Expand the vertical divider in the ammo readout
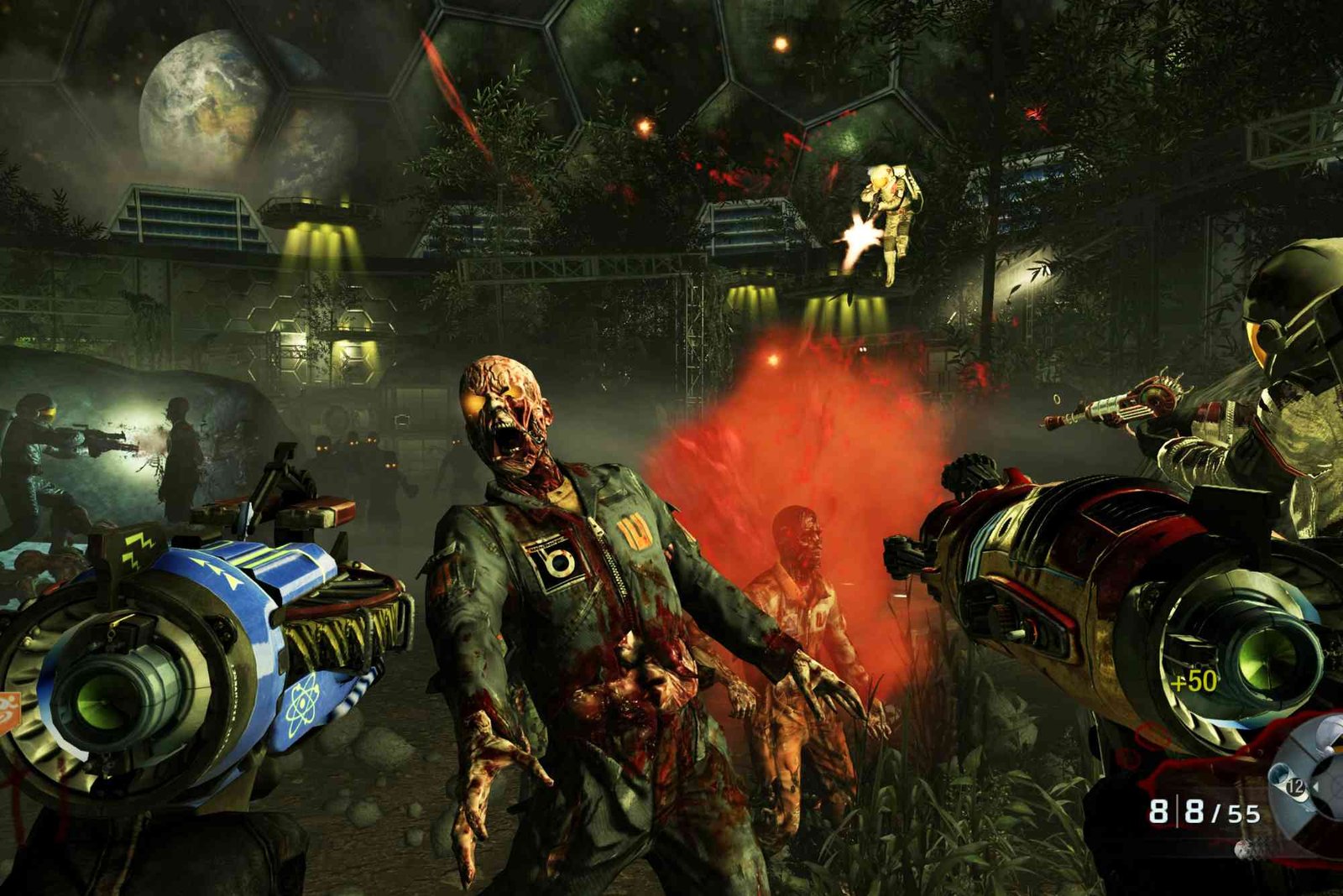The image size is (1343, 896). [1178, 810]
